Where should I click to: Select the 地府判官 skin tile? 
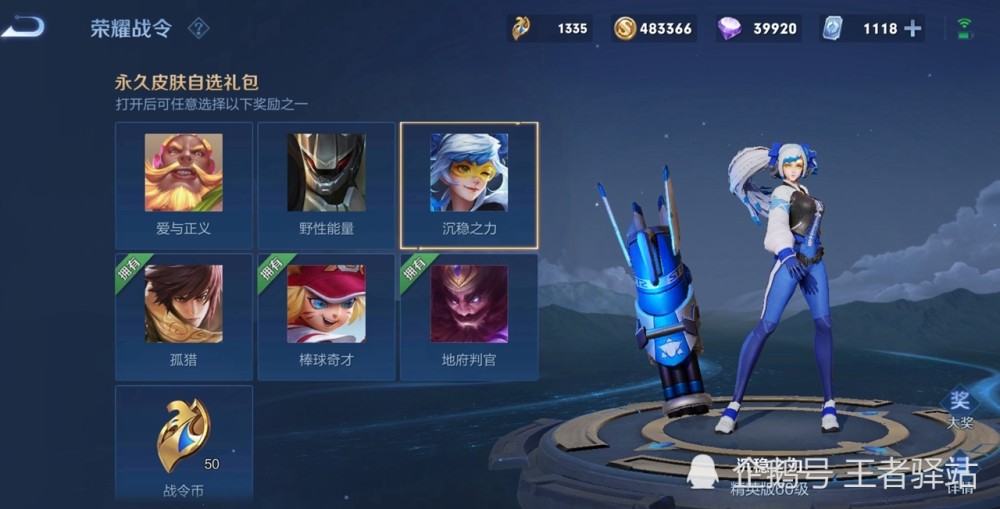469,316
